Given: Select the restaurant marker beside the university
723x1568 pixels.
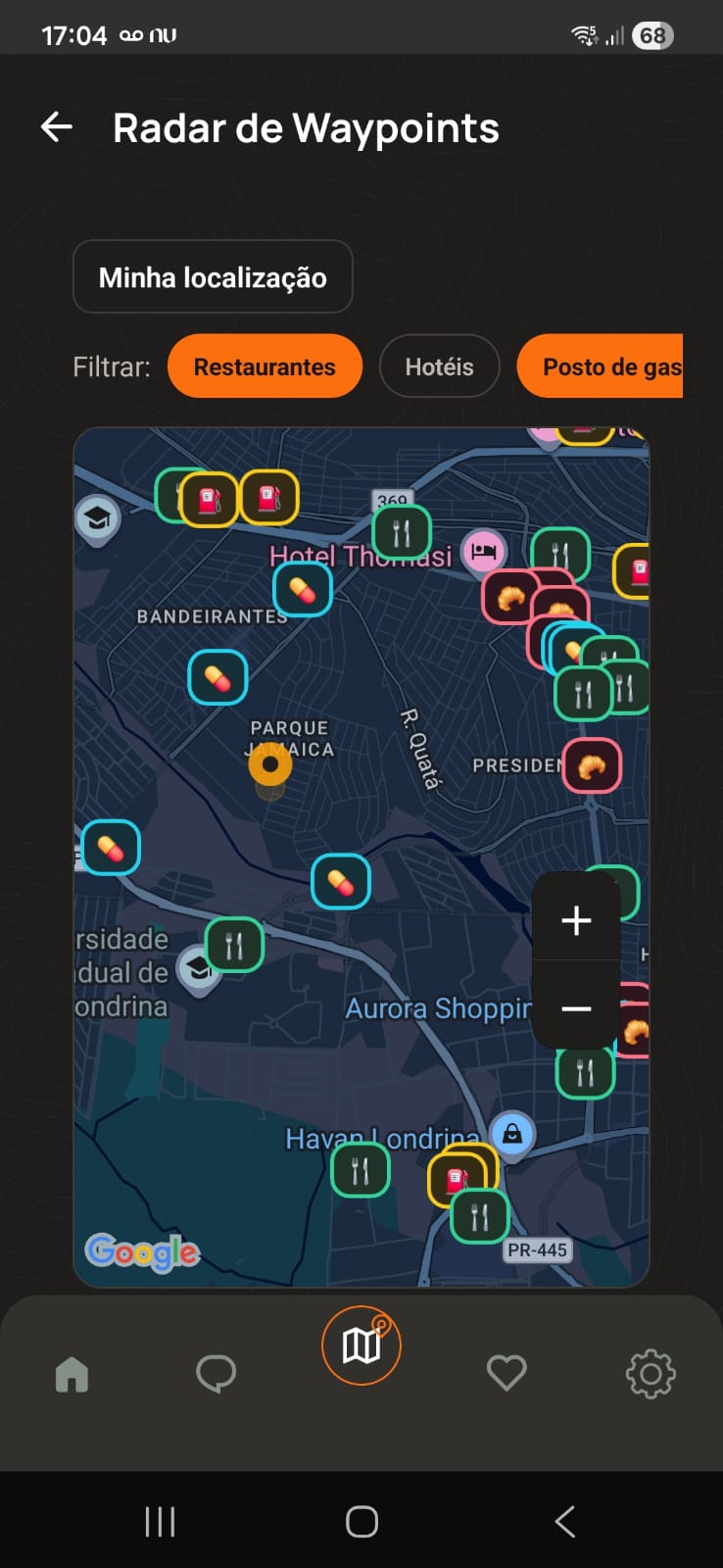Looking at the screenshot, I should pyautogui.click(x=234, y=945).
